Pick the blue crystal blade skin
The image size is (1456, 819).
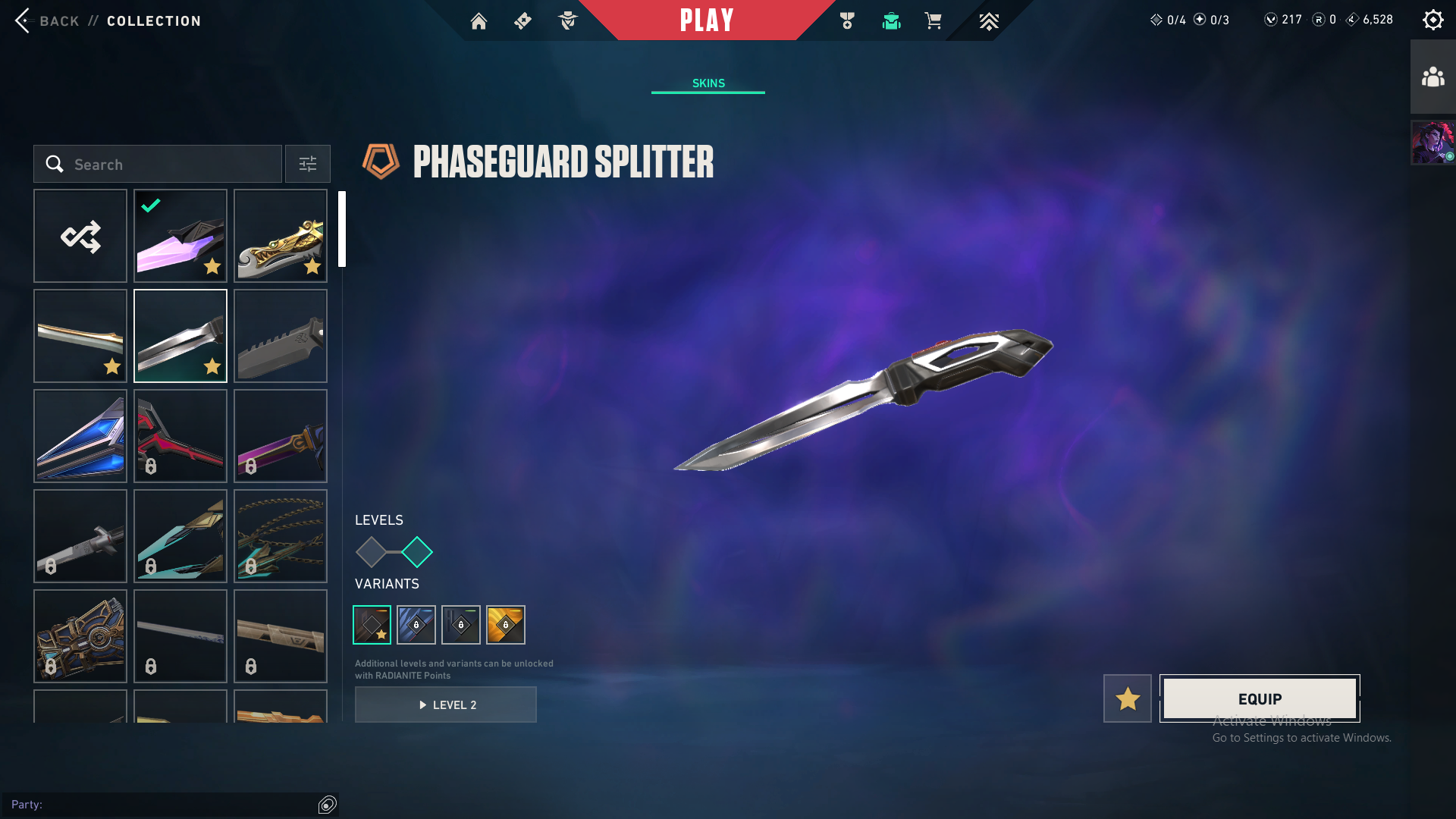click(80, 436)
